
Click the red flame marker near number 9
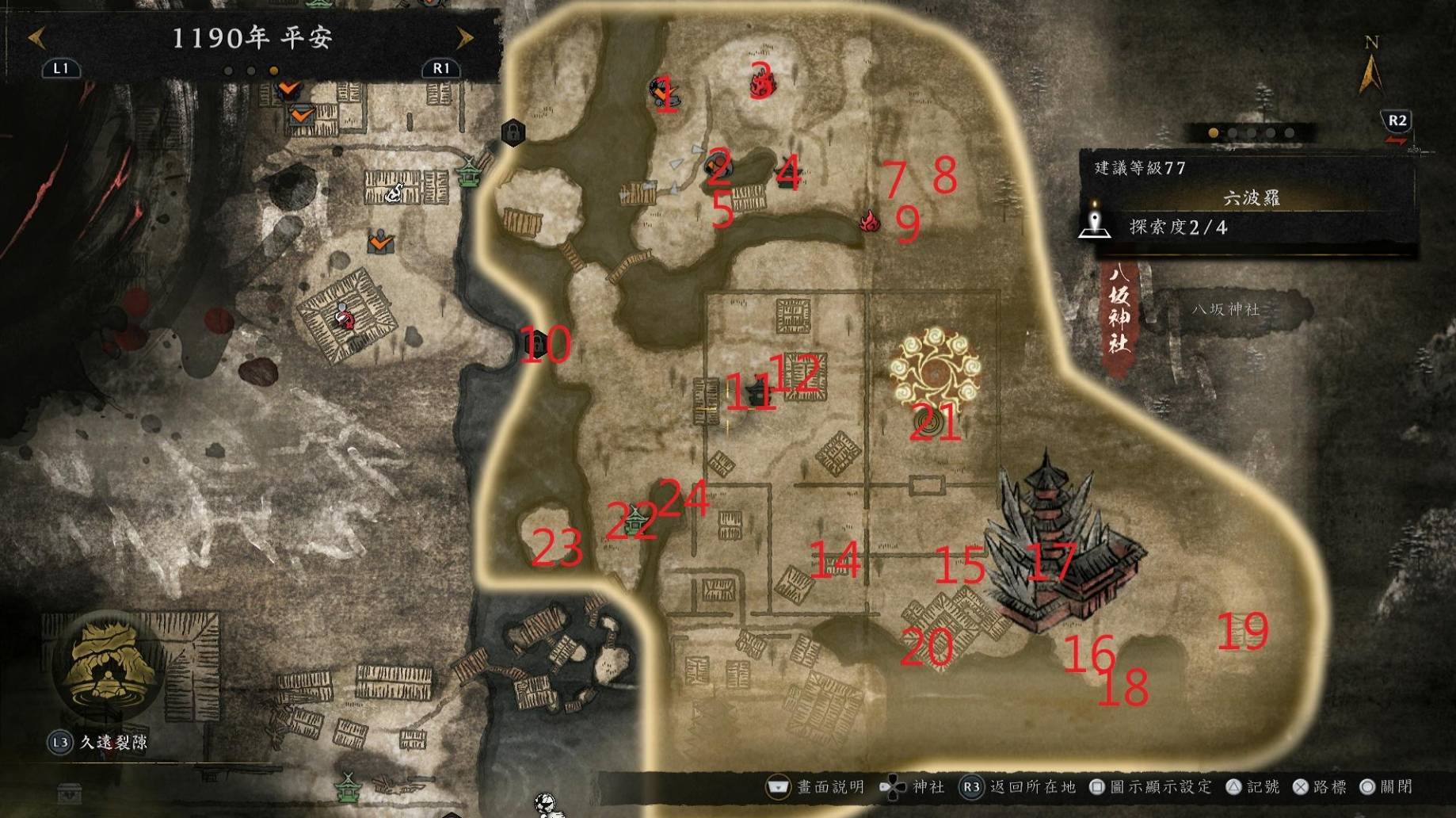point(870,220)
